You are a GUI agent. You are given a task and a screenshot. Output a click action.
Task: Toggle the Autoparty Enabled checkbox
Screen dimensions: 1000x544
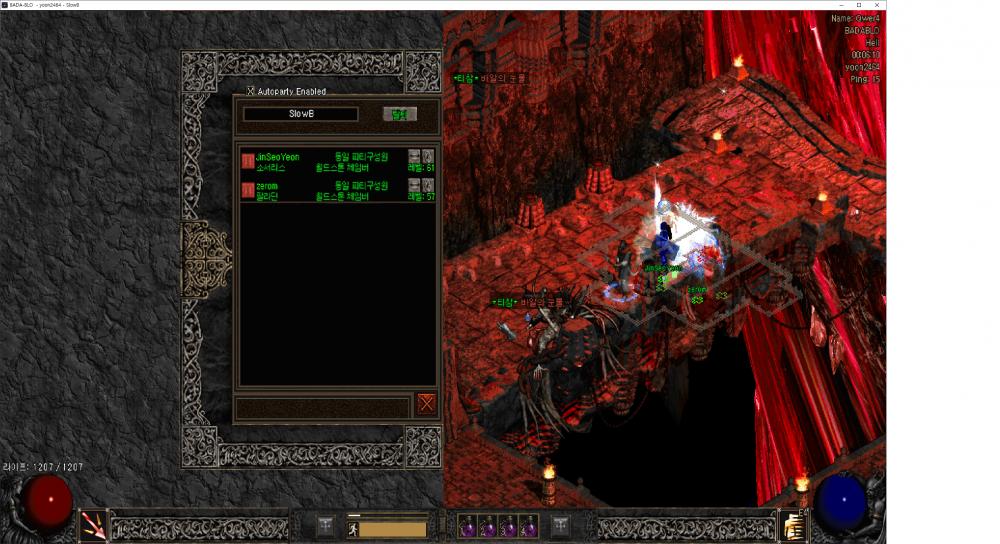point(251,91)
